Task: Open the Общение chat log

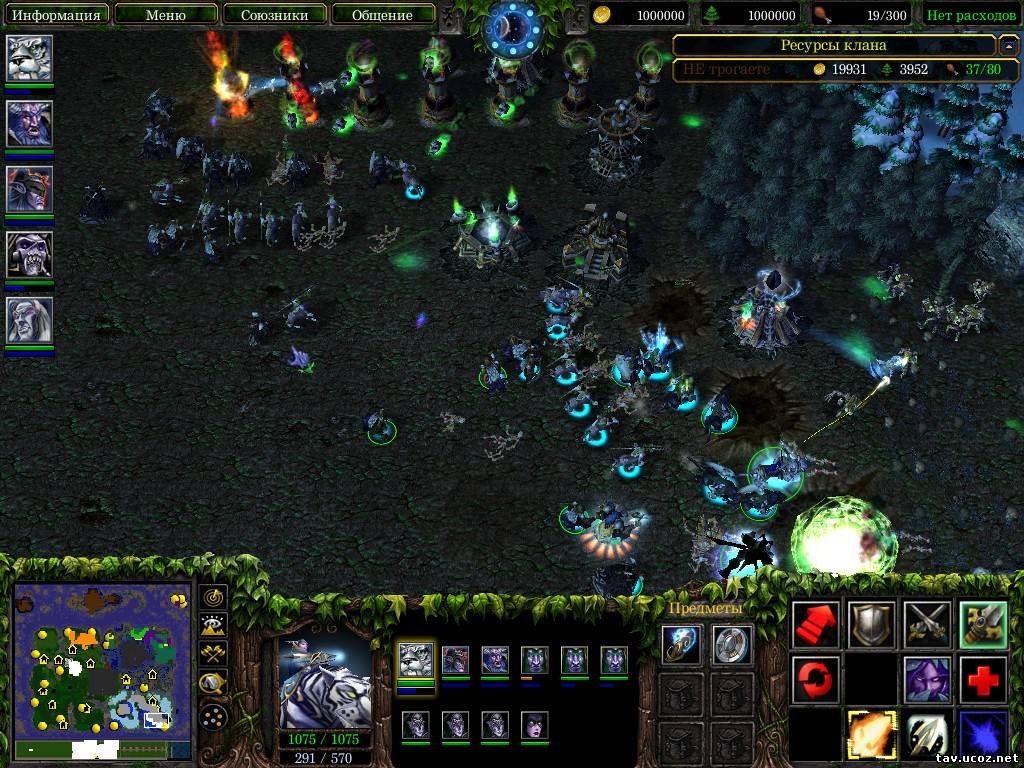Action: (x=382, y=15)
